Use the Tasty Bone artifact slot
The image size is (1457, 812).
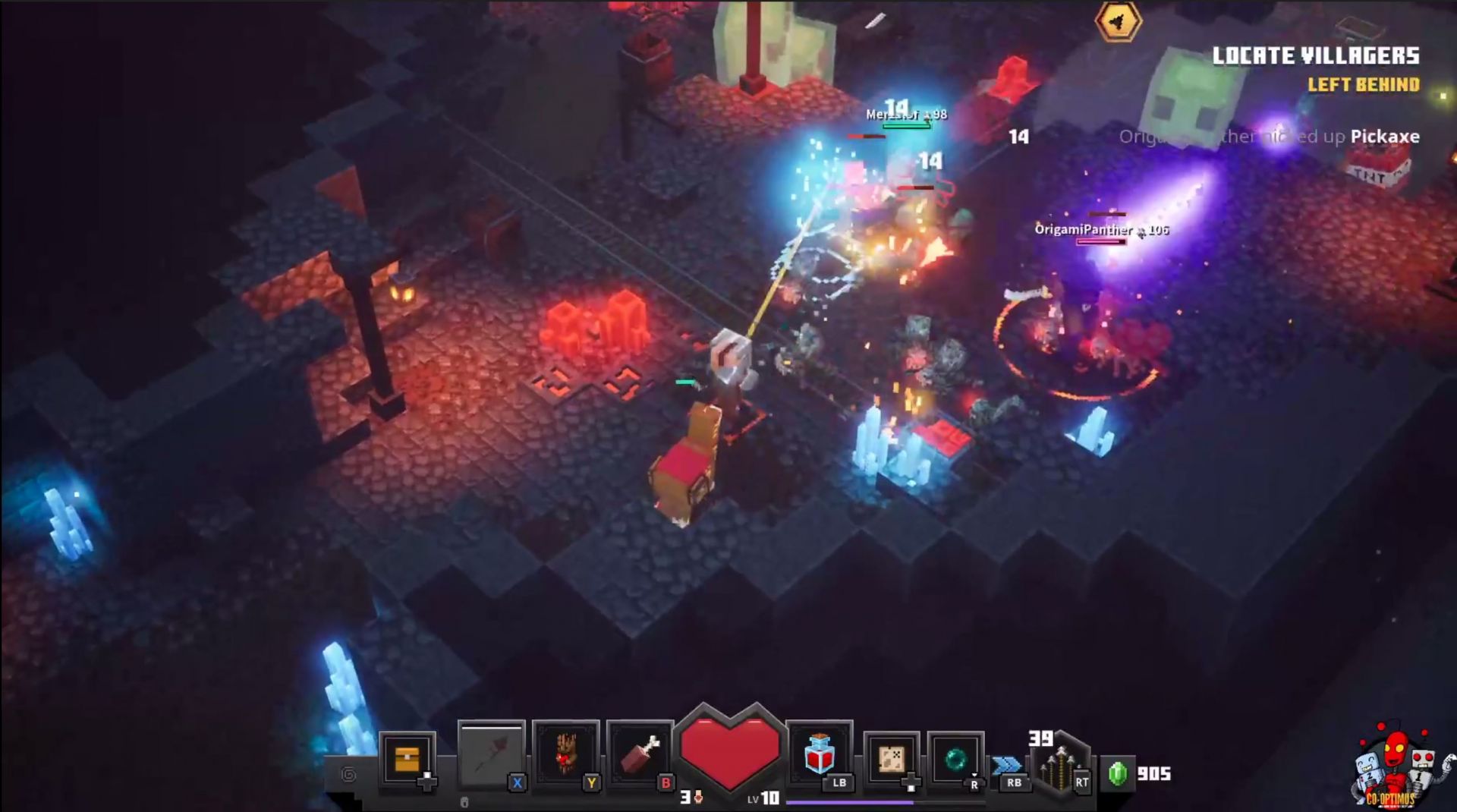640,754
